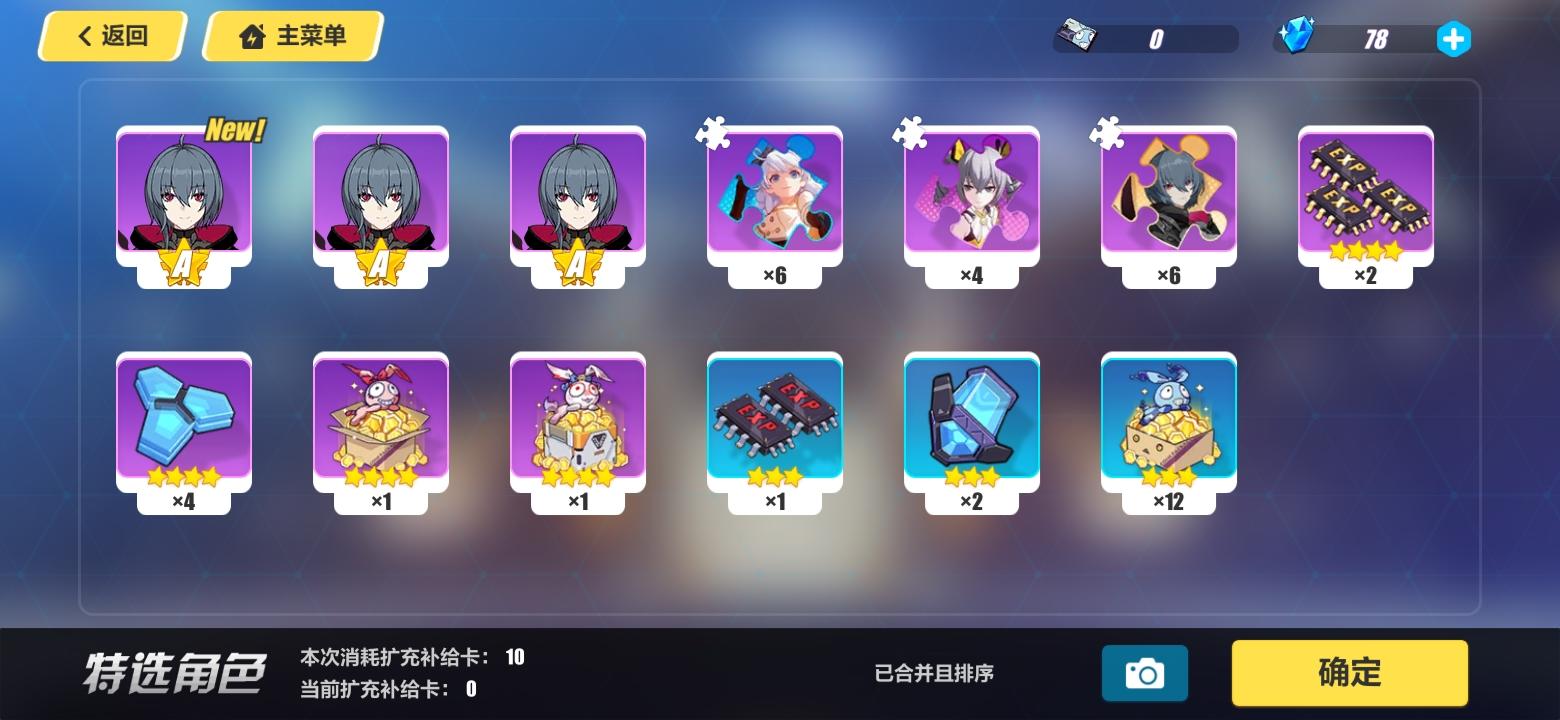Click the blue rabbit coin box ×12

click(x=1169, y=420)
